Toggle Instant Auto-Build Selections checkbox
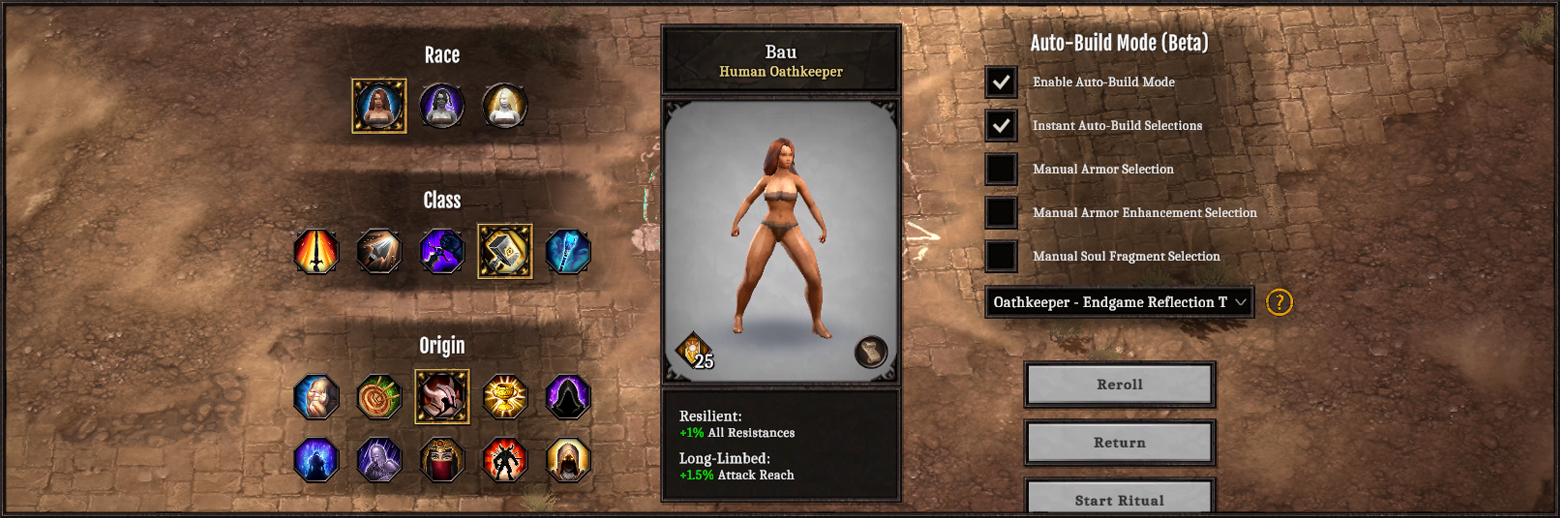Image resolution: width=1560 pixels, height=518 pixels. coord(1001,125)
